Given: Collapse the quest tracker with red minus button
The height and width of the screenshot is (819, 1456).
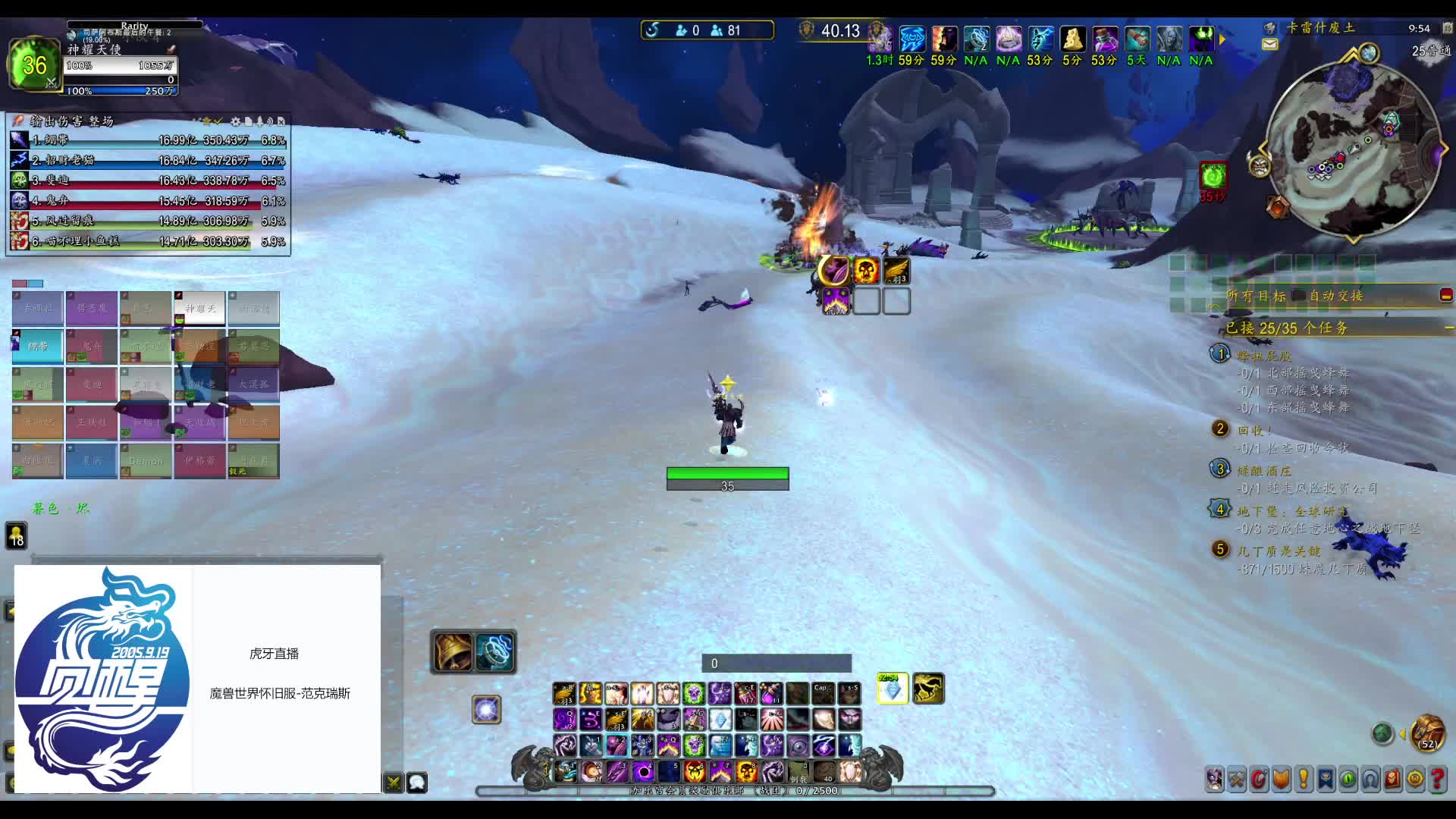Looking at the screenshot, I should pyautogui.click(x=1445, y=295).
